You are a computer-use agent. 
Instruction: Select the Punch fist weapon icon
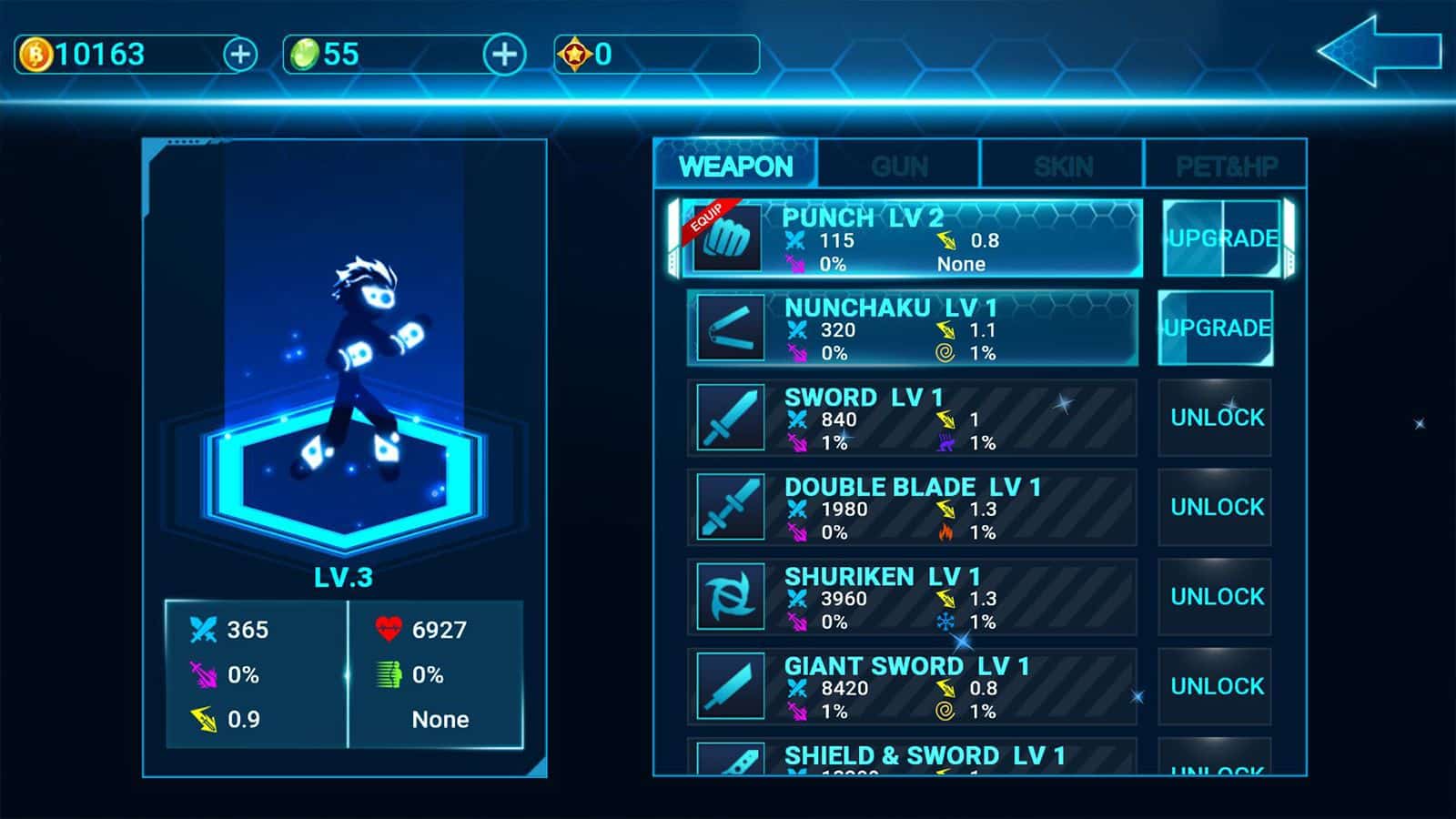click(x=728, y=239)
